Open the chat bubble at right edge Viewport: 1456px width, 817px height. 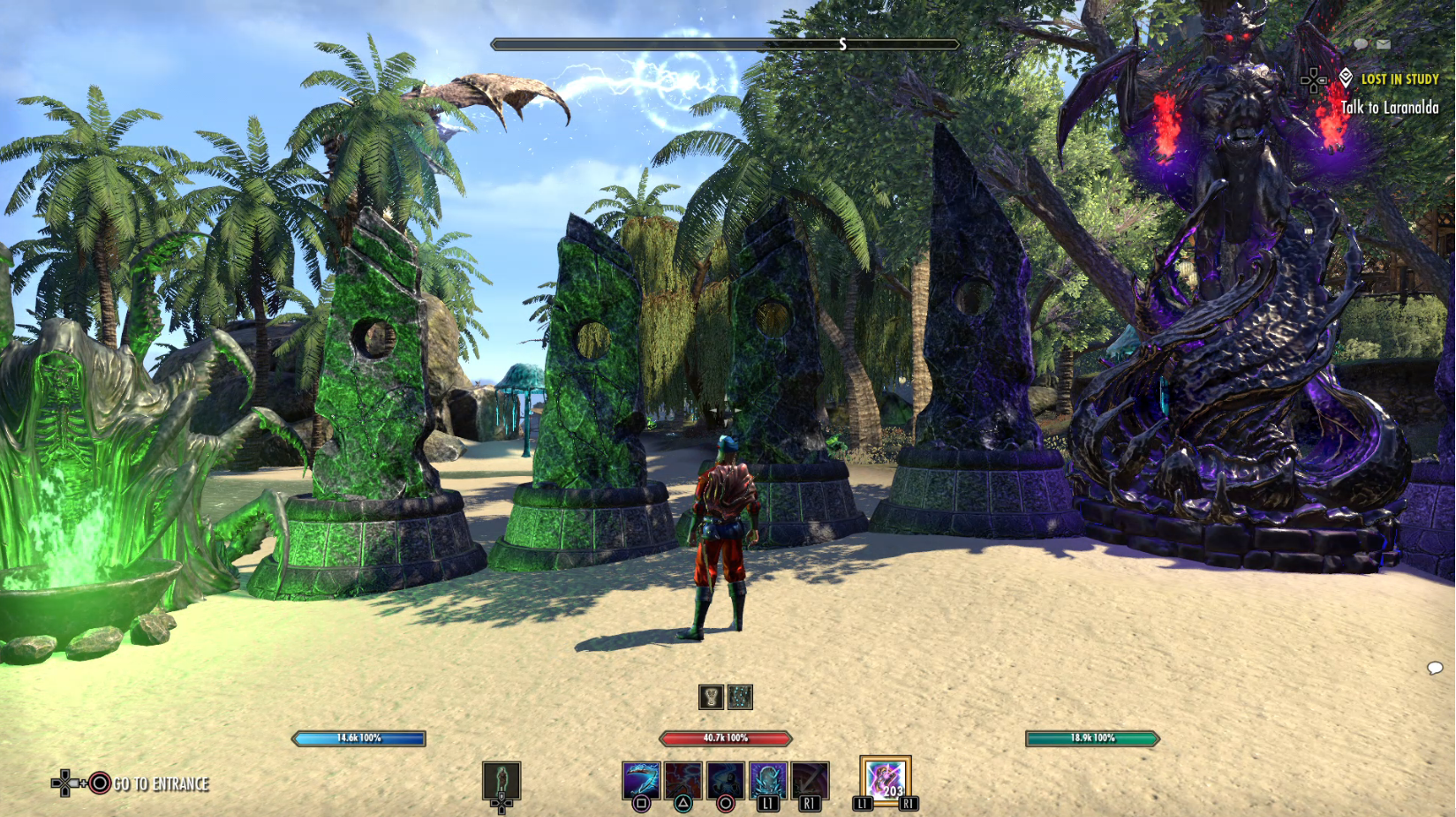1435,668
